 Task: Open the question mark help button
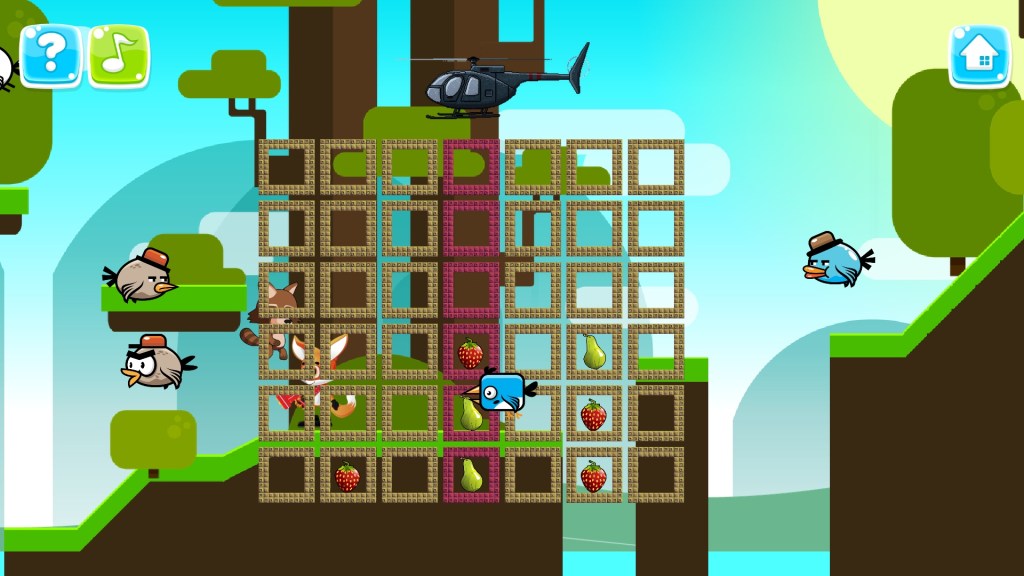(50, 56)
